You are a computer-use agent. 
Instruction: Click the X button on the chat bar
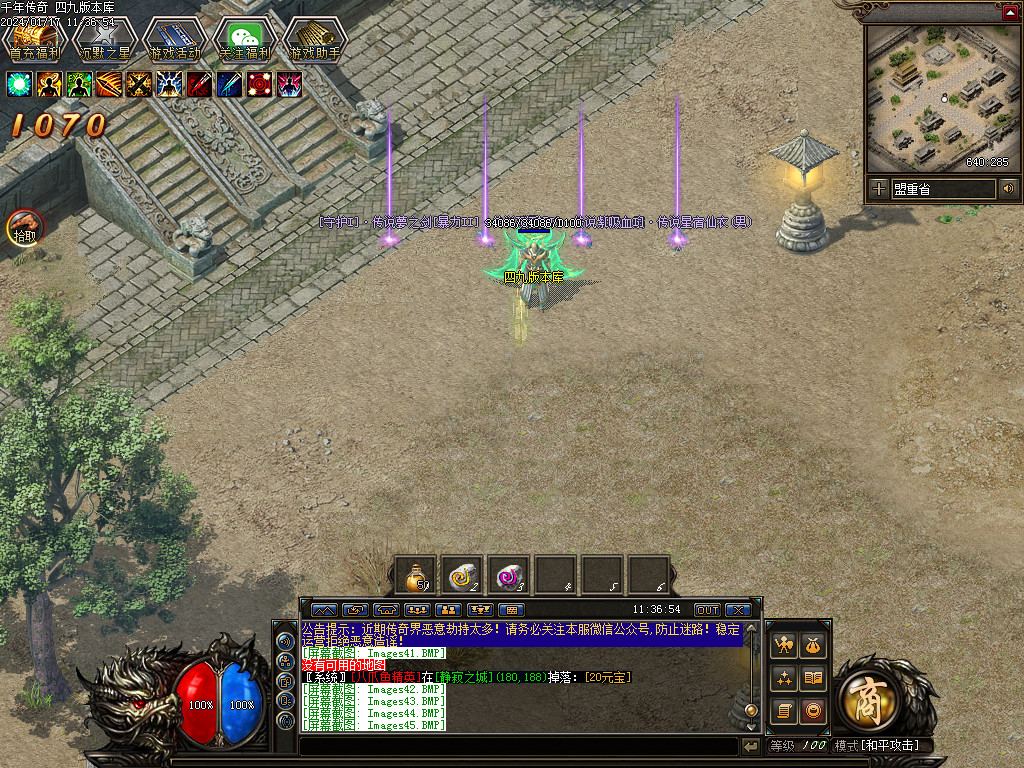(738, 609)
